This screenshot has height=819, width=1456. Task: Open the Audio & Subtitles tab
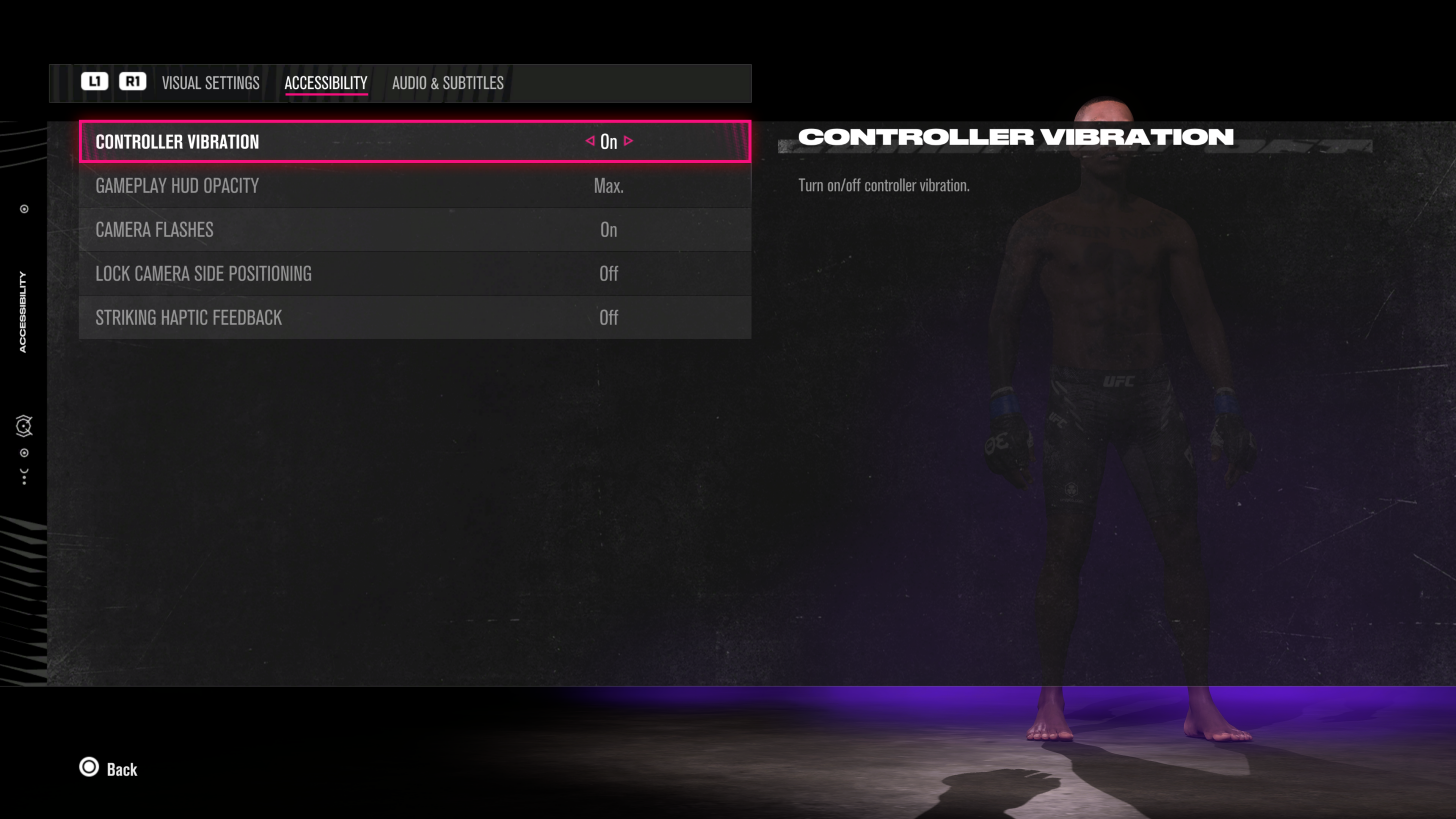[447, 83]
